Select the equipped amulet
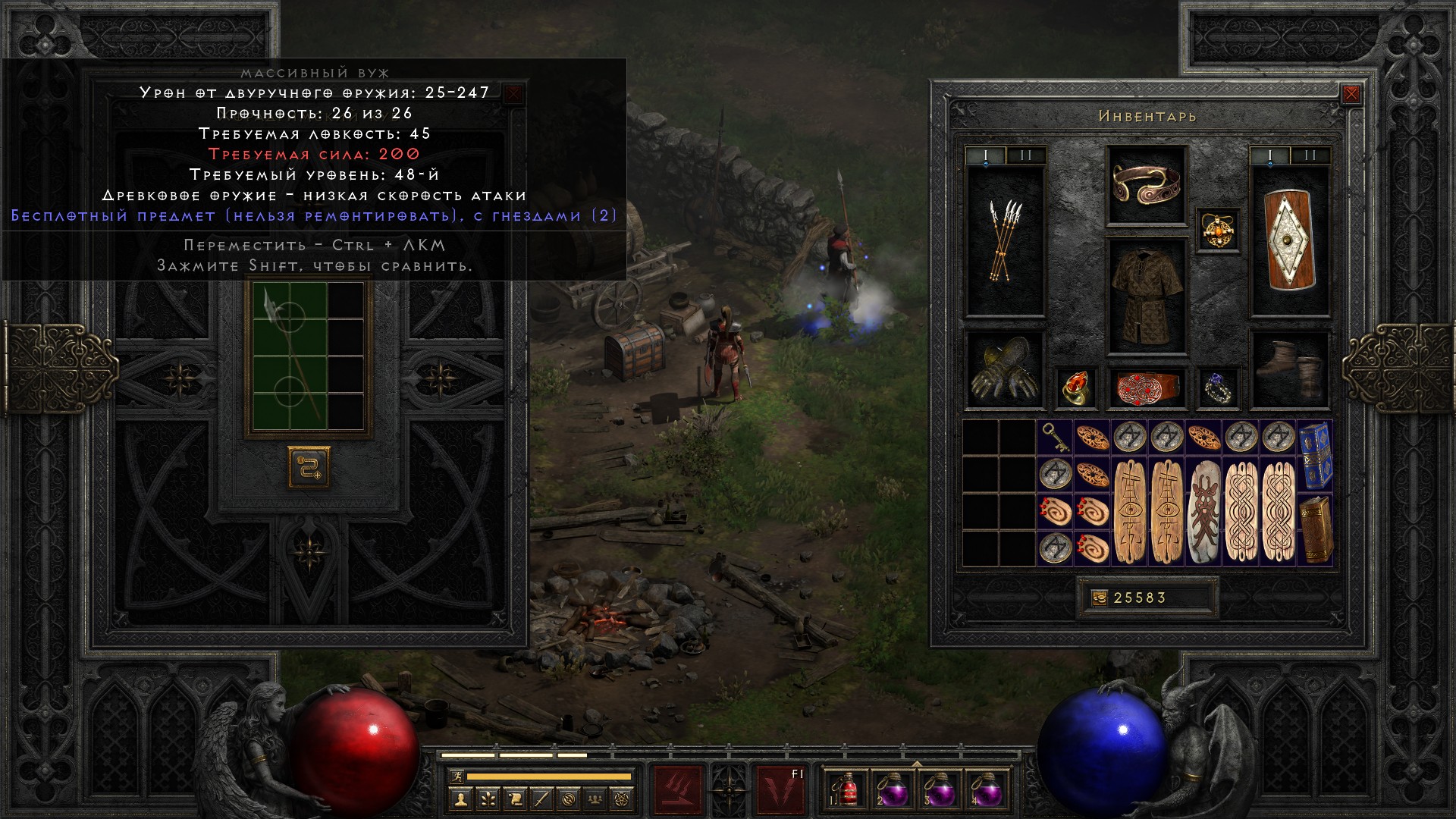Screen dimensions: 1456x819 coord(1218,230)
